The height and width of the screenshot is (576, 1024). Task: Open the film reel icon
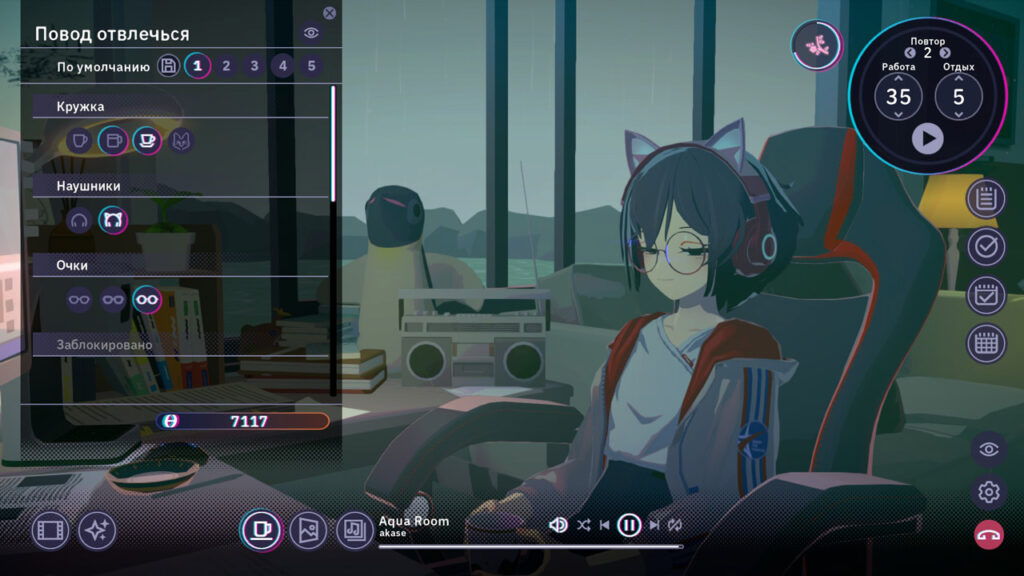tap(51, 531)
